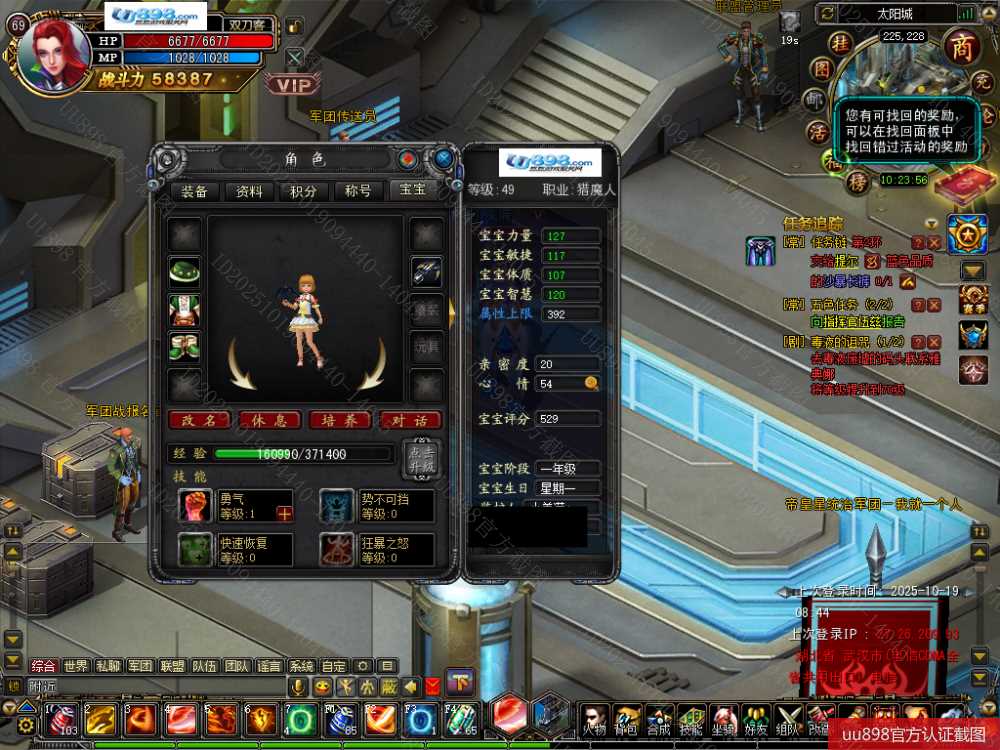Click the yellow mood icon beside 心情
This screenshot has height=750, width=1000.
click(591, 383)
